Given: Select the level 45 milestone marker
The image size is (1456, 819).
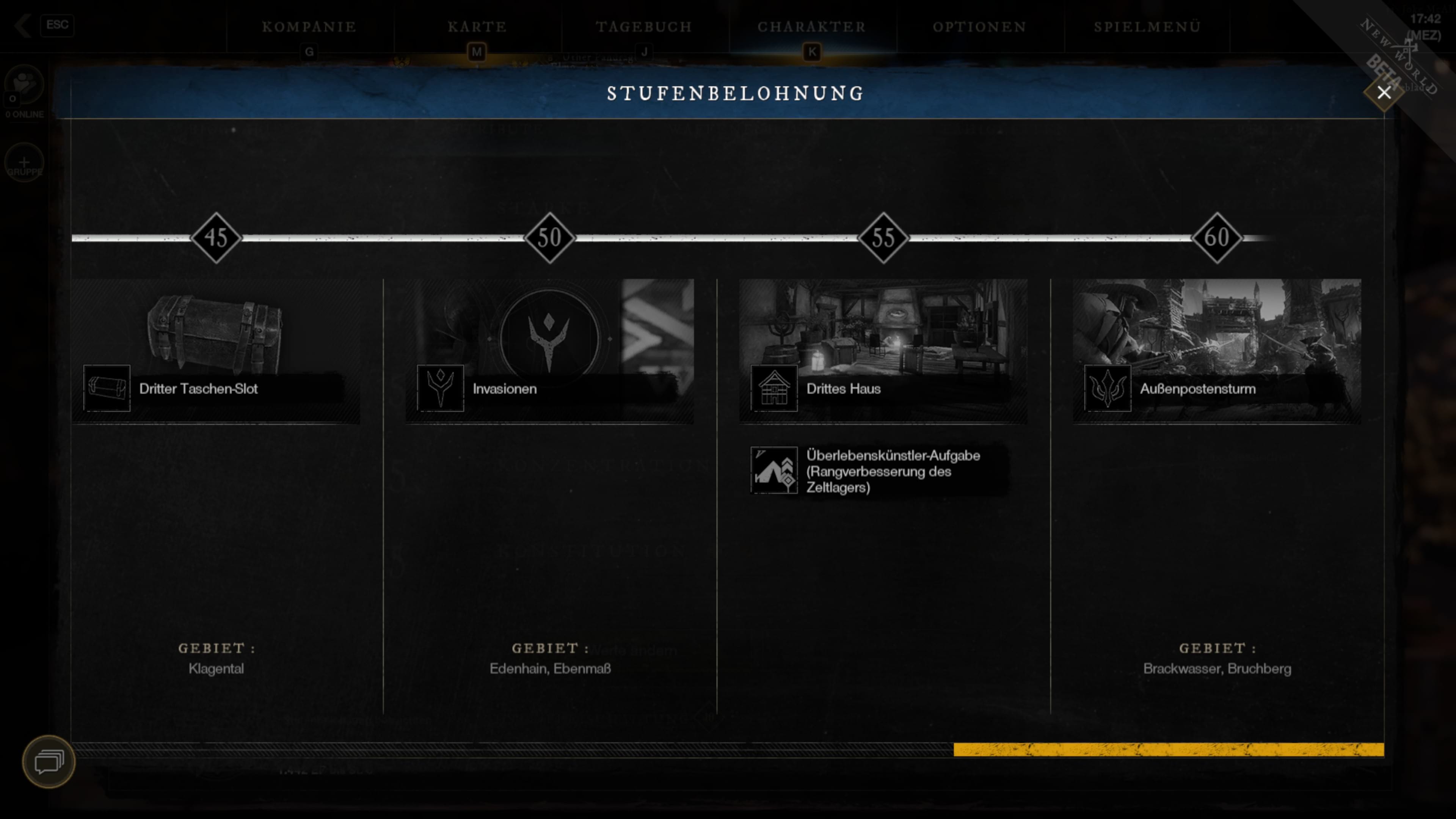Looking at the screenshot, I should point(216,237).
